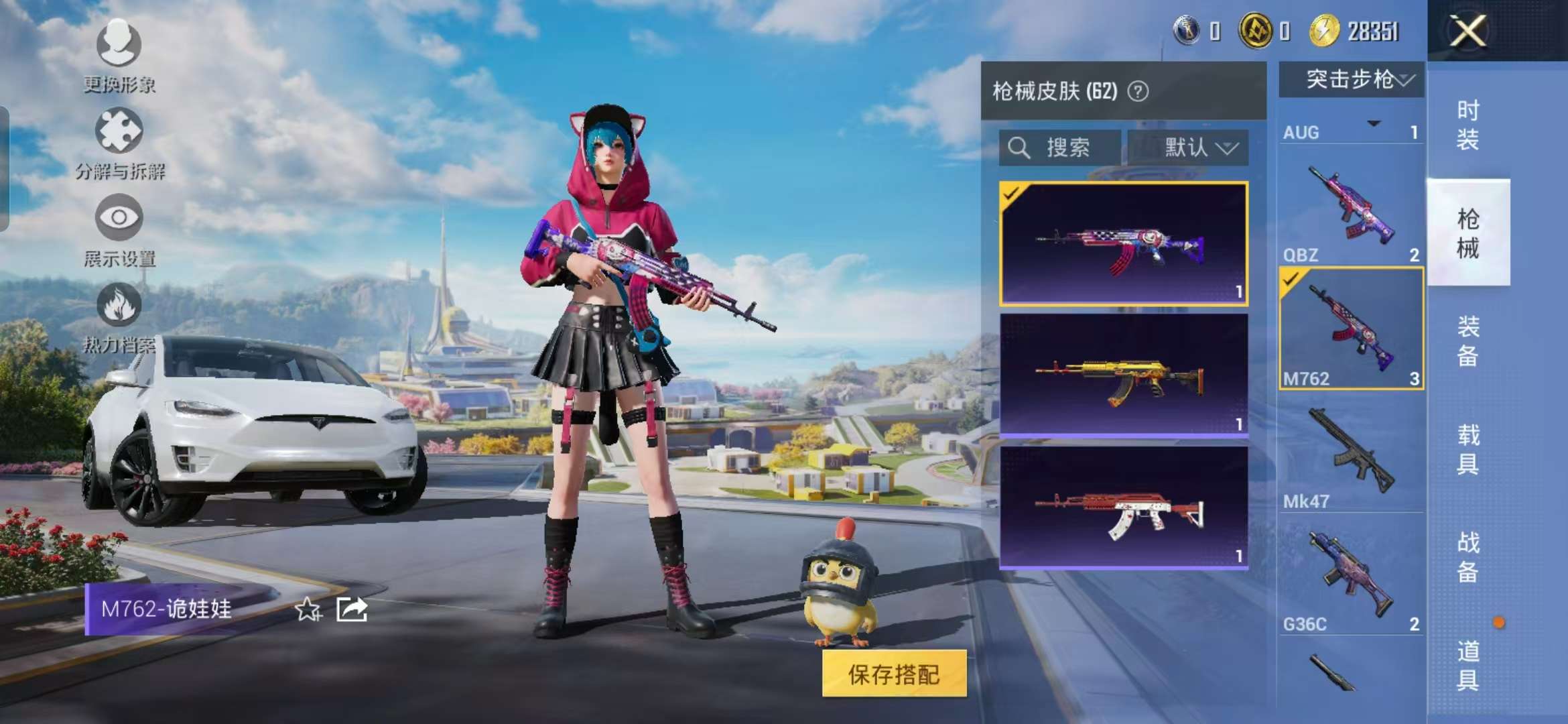This screenshot has width=1568, height=724.
Task: Click the 保存搭配 save button
Action: point(894,674)
